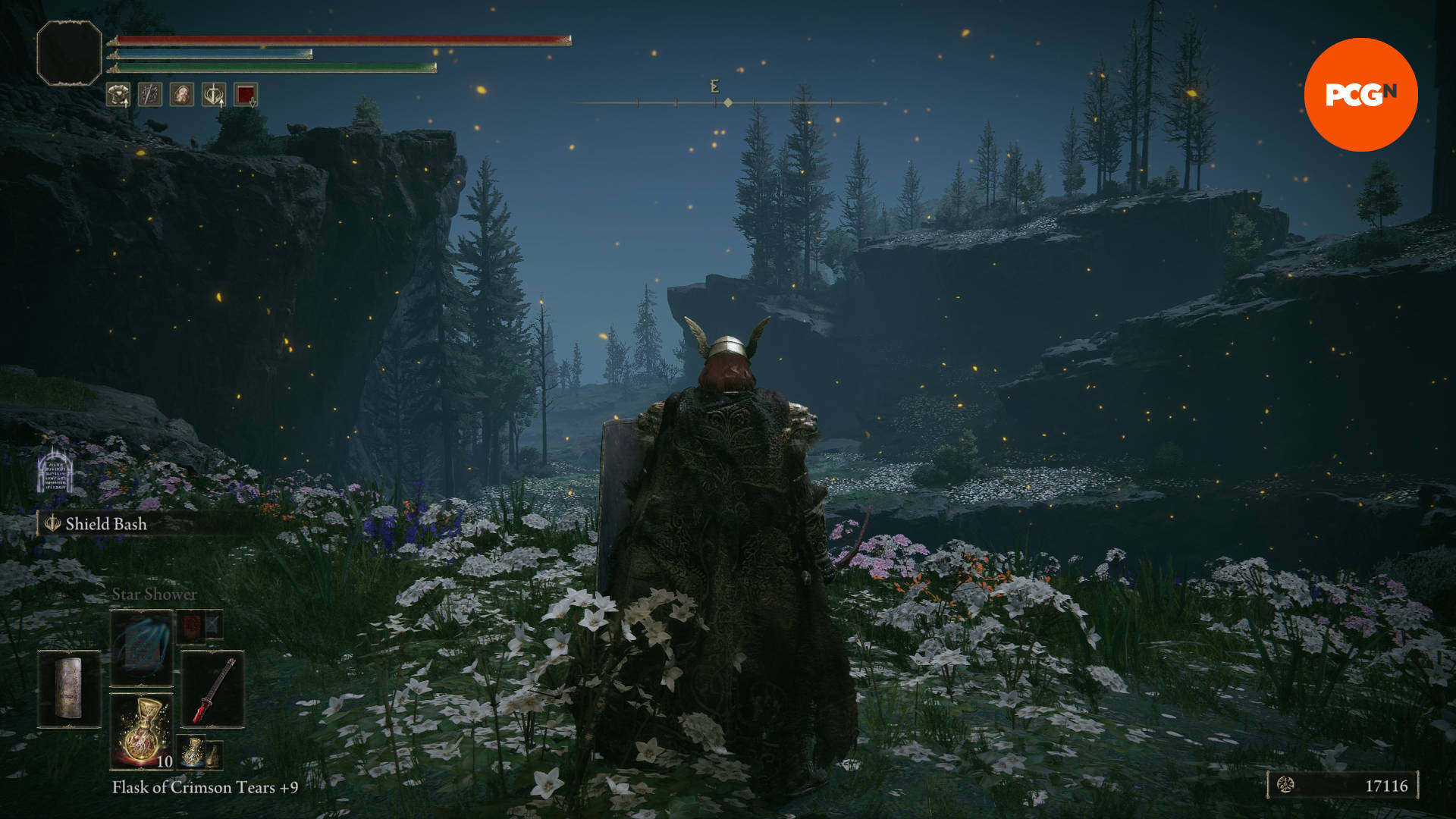Activate the Shield Bash skill label
This screenshot has height=819, width=1456.
click(105, 524)
